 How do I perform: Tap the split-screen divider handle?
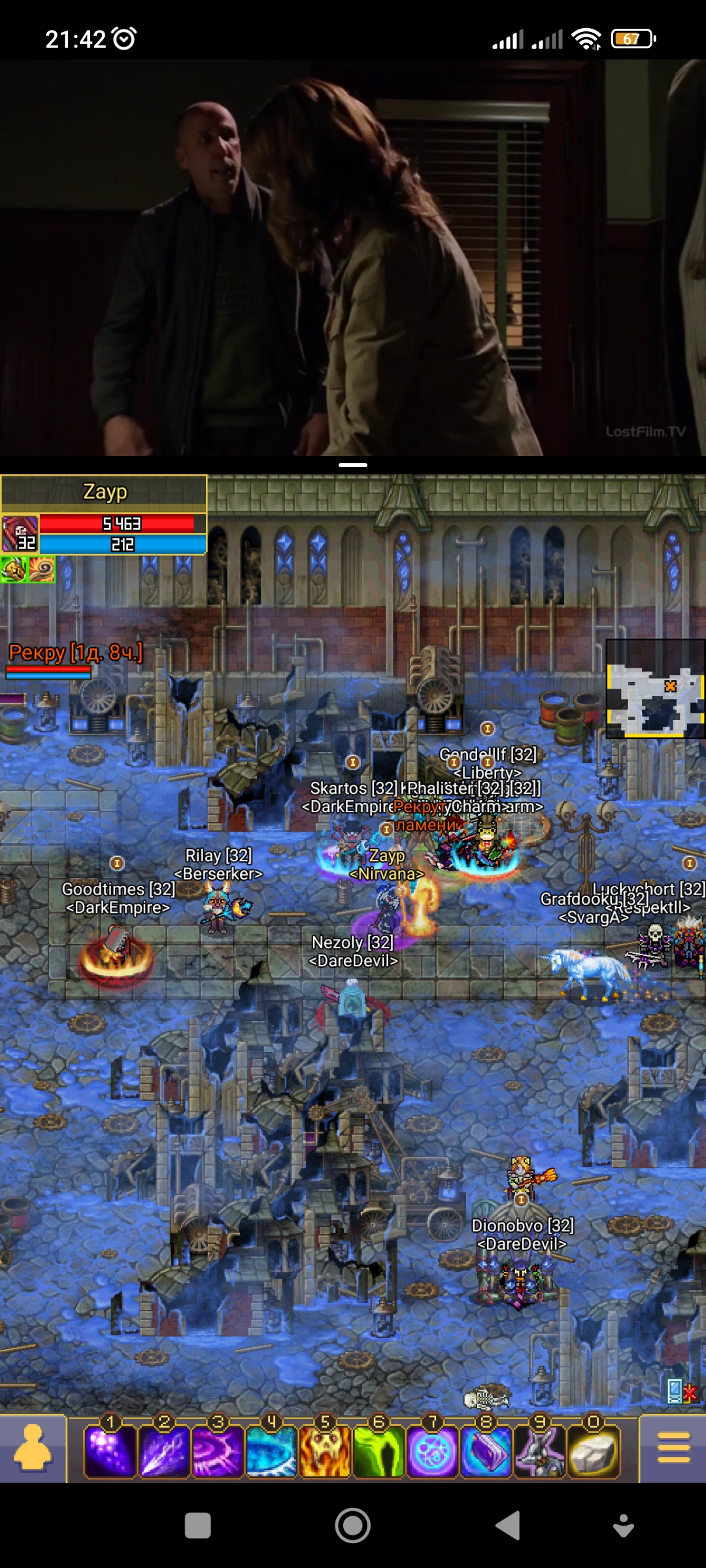[353, 465]
